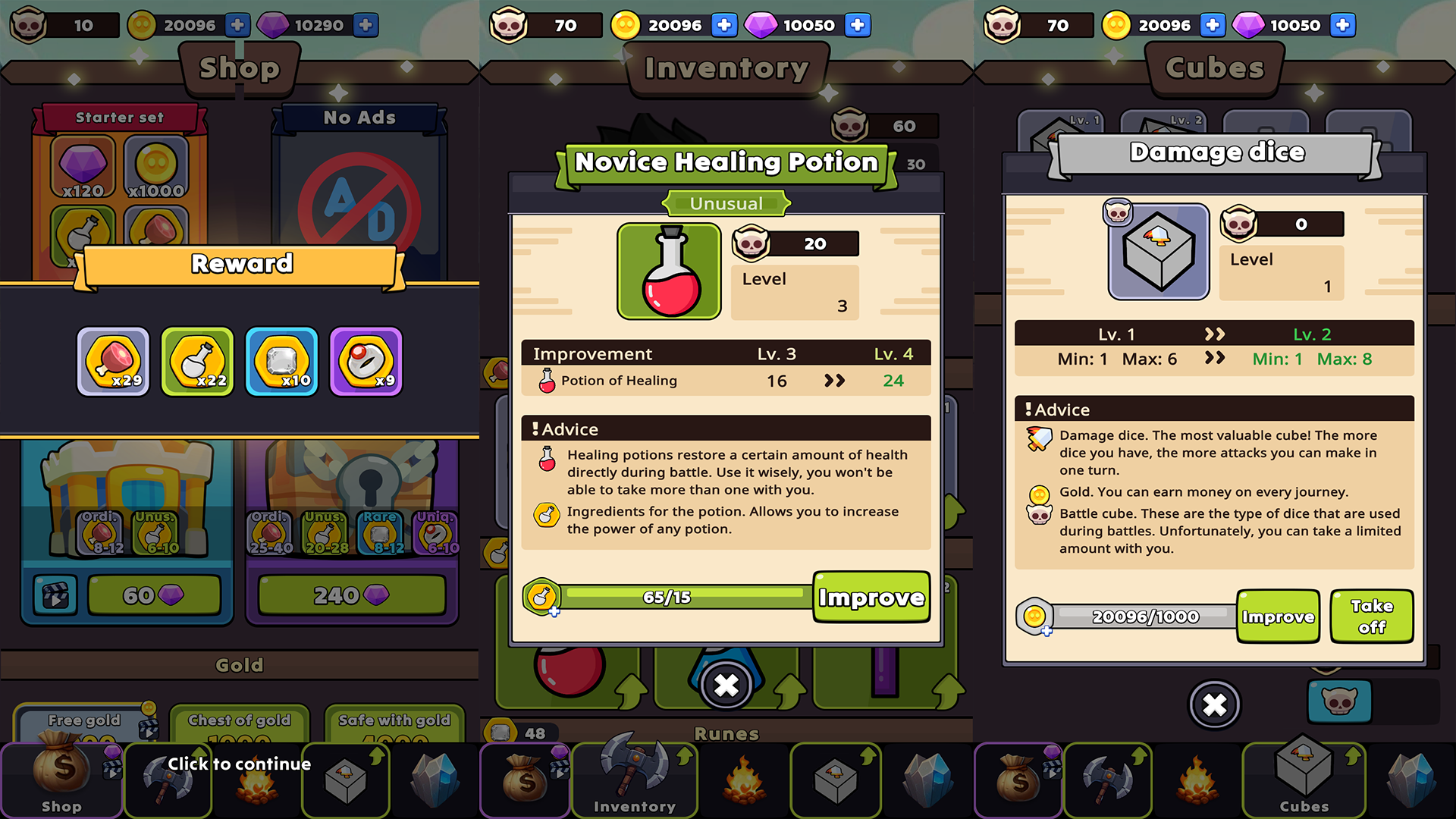The width and height of the screenshot is (1456, 819).
Task: Select the meat x29 reward item
Action: point(114,362)
